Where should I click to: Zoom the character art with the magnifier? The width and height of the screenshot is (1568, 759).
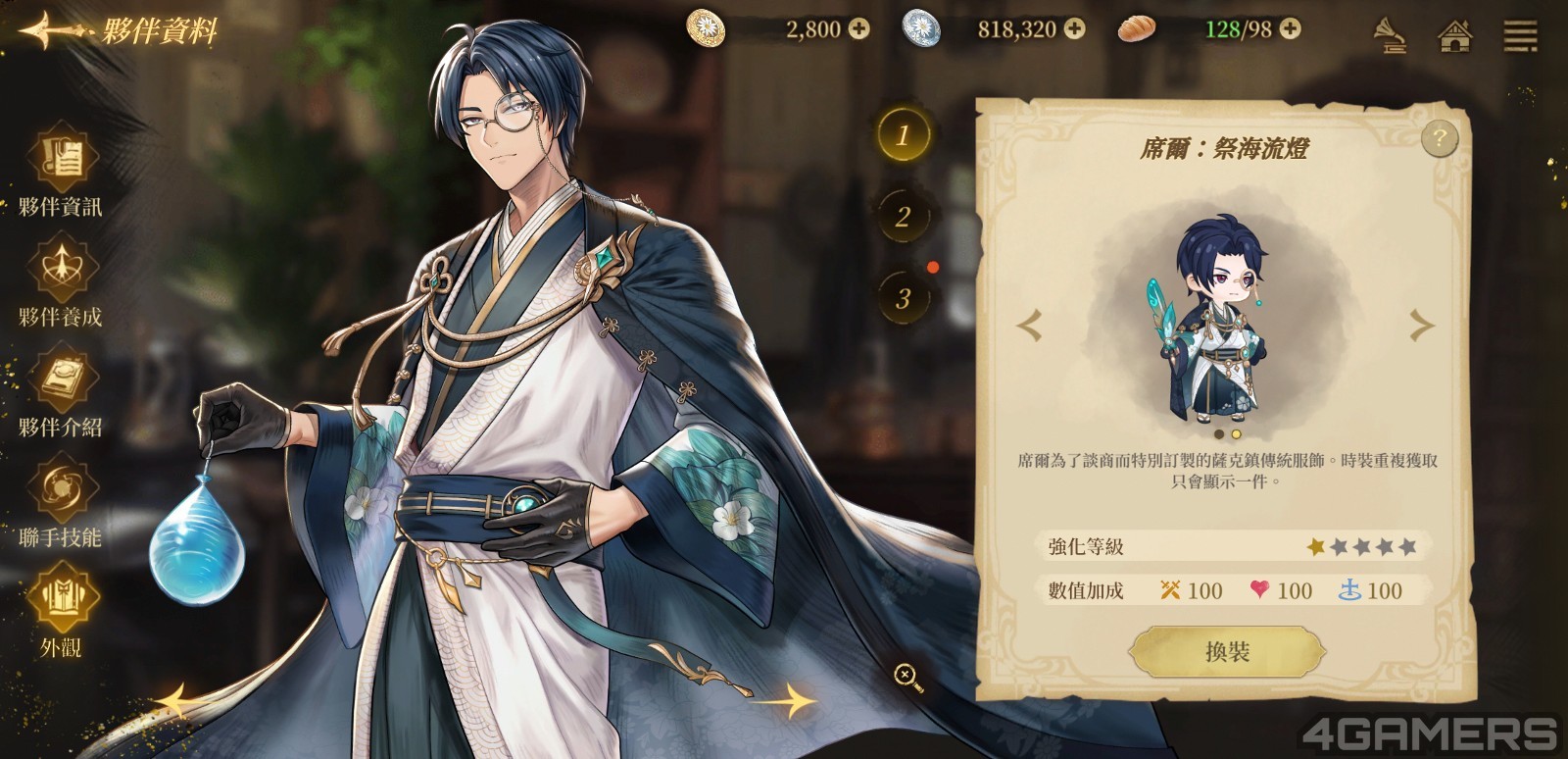click(x=906, y=676)
